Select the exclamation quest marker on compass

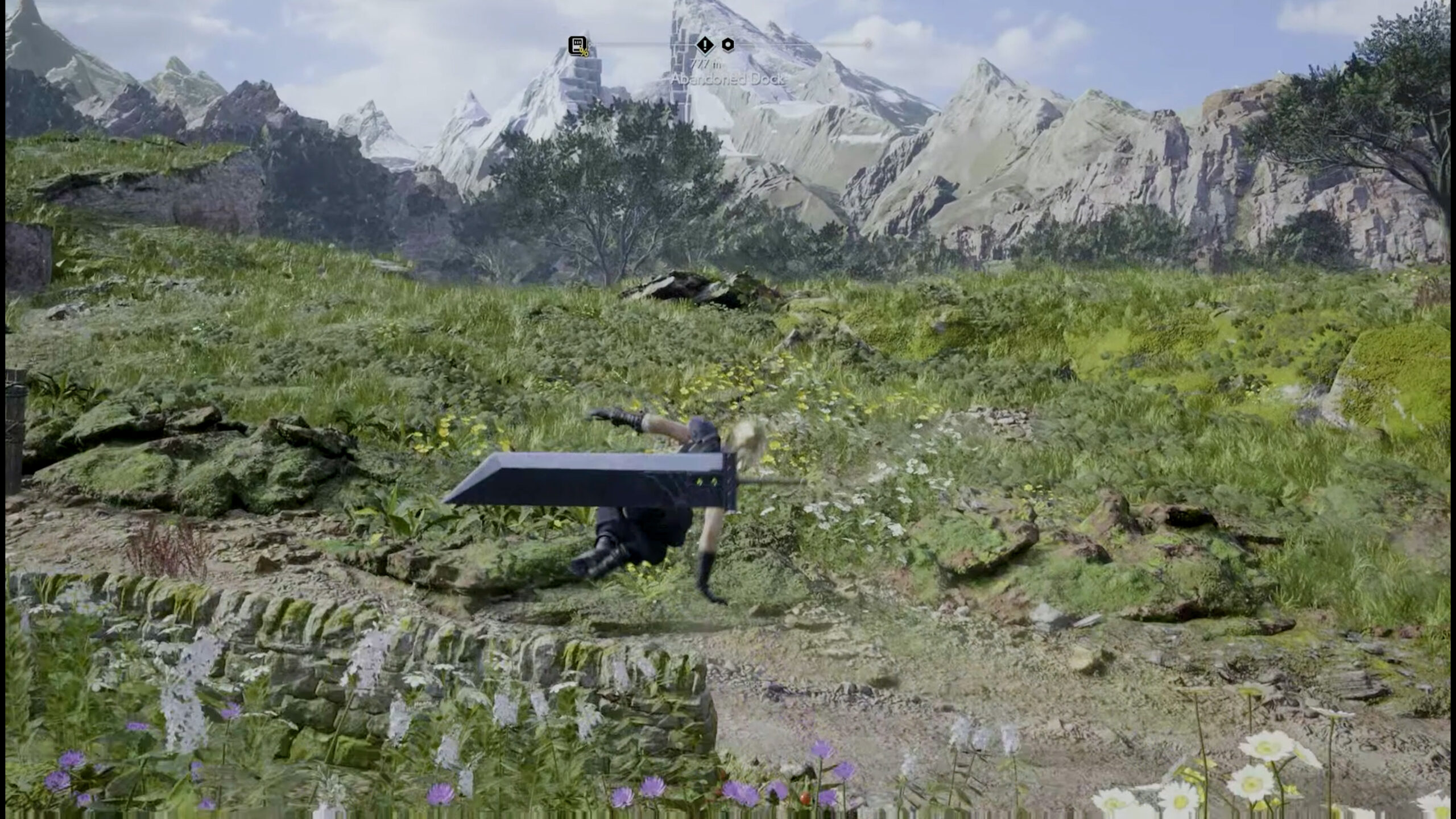(x=705, y=44)
